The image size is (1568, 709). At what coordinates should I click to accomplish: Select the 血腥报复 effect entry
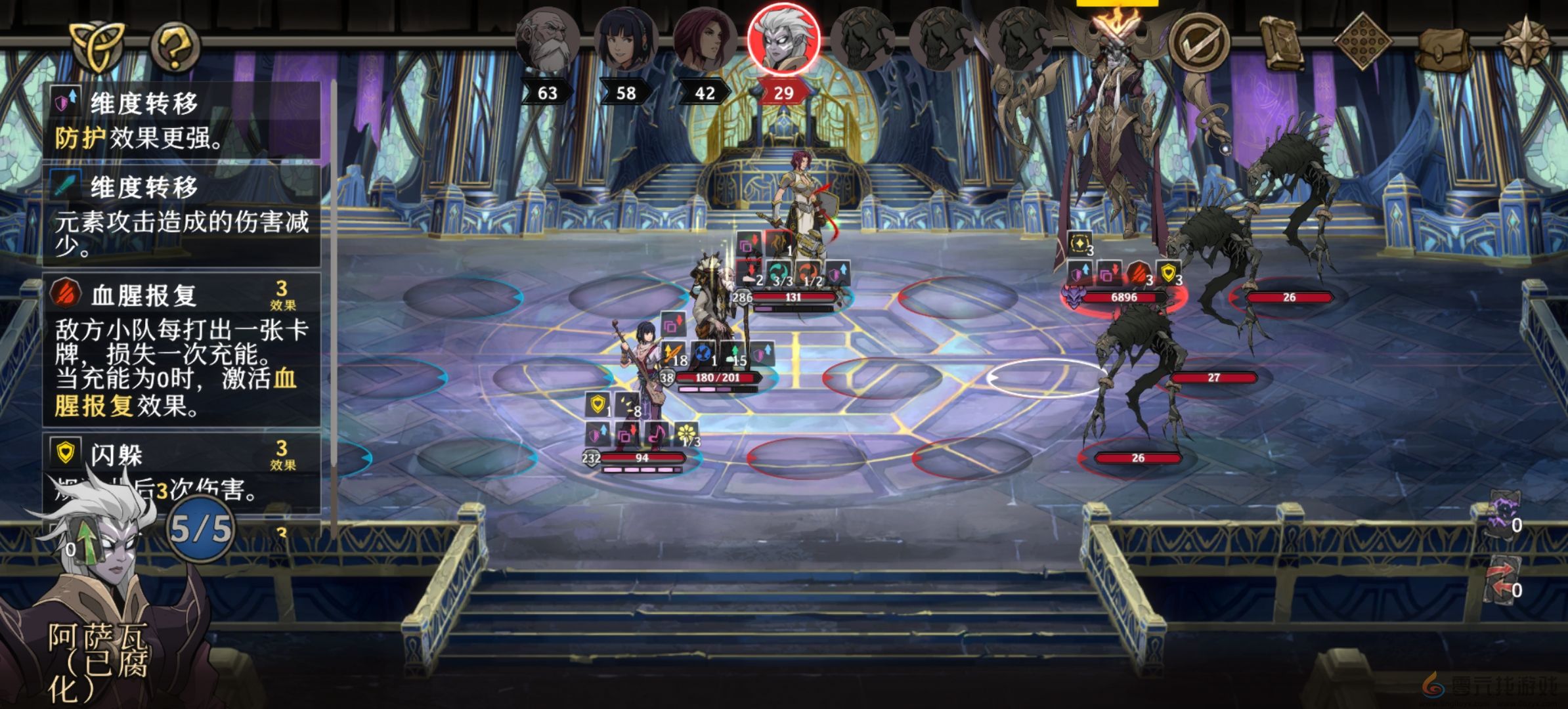(x=181, y=349)
